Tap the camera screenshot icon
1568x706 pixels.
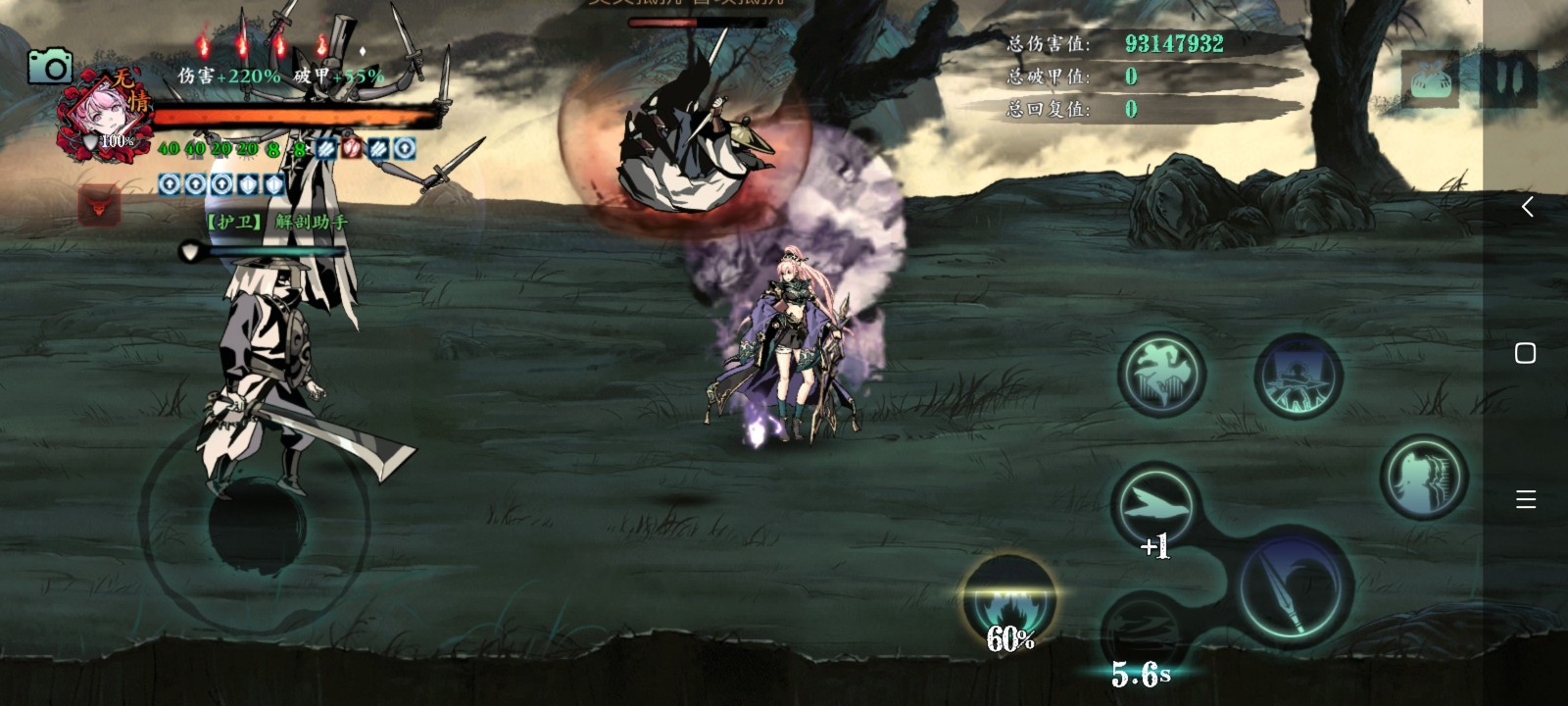coord(50,67)
